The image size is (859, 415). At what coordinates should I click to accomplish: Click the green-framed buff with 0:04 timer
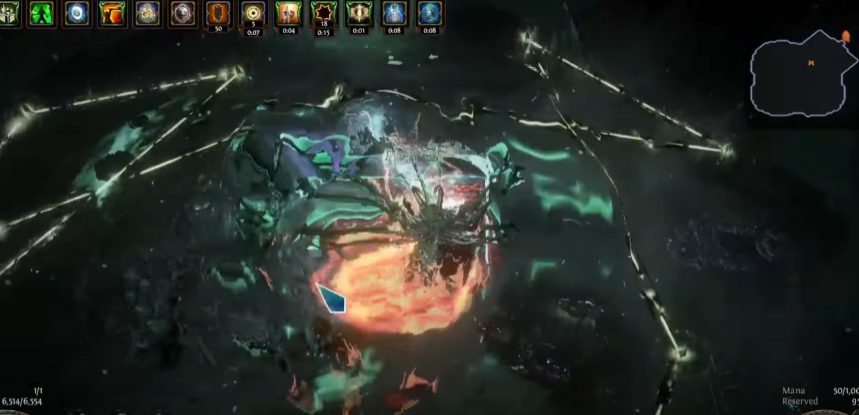click(x=288, y=13)
